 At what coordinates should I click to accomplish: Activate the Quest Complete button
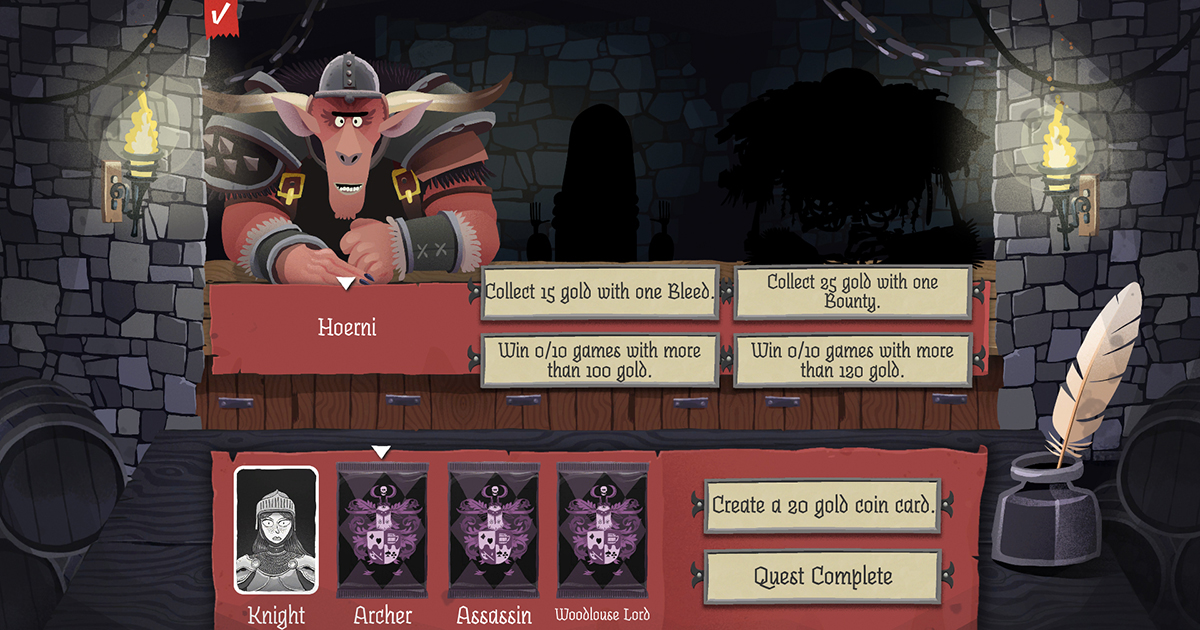(823, 577)
